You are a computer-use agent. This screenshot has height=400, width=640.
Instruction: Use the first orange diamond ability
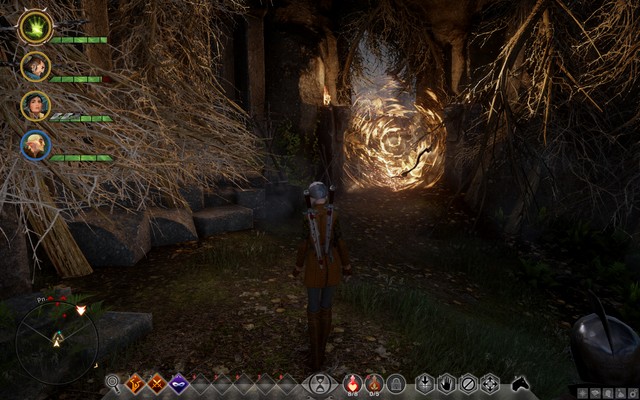(135, 383)
